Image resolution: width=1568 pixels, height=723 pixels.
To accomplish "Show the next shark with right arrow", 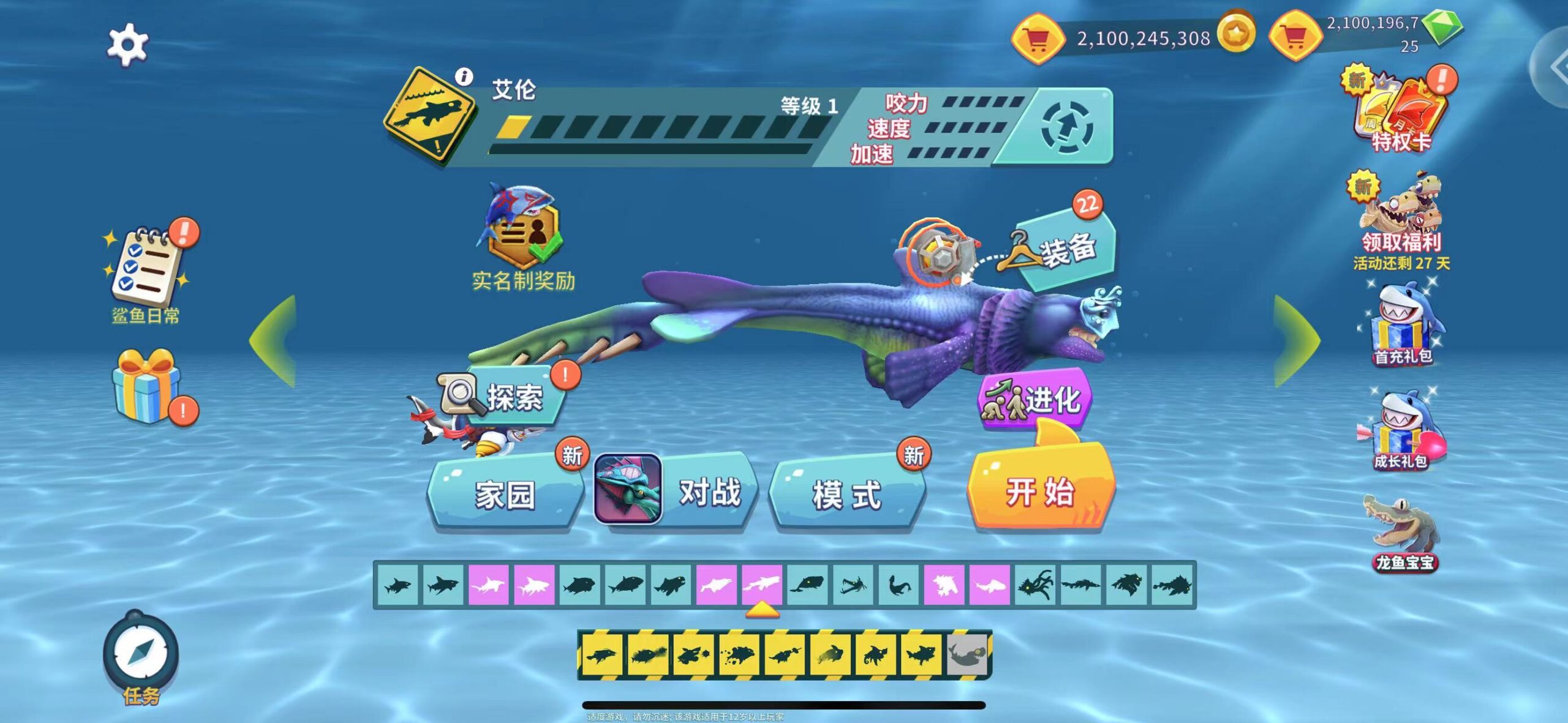I will [1296, 340].
